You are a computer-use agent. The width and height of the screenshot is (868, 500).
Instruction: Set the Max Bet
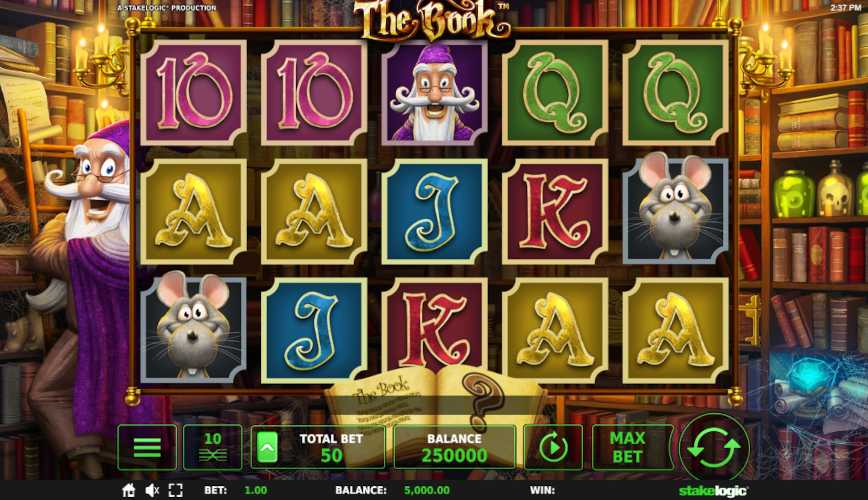pos(626,447)
